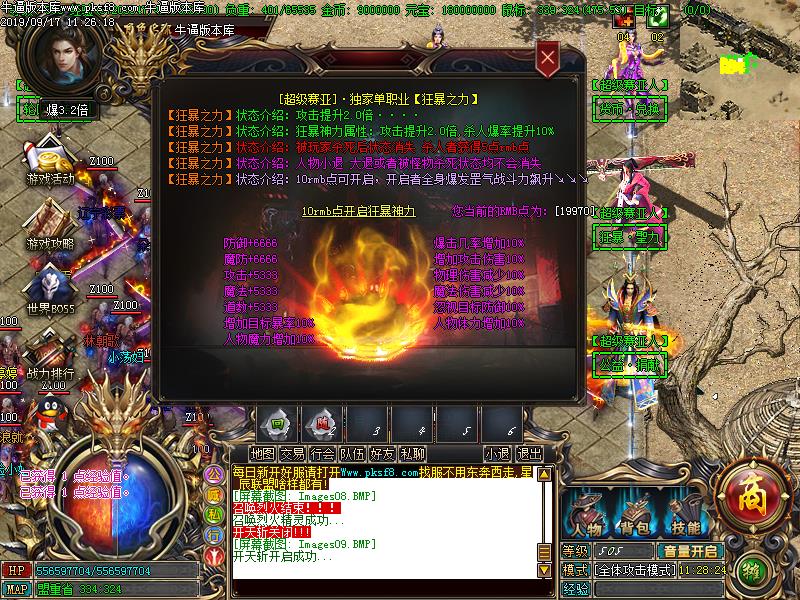Open the 好友 friends button

382,454
